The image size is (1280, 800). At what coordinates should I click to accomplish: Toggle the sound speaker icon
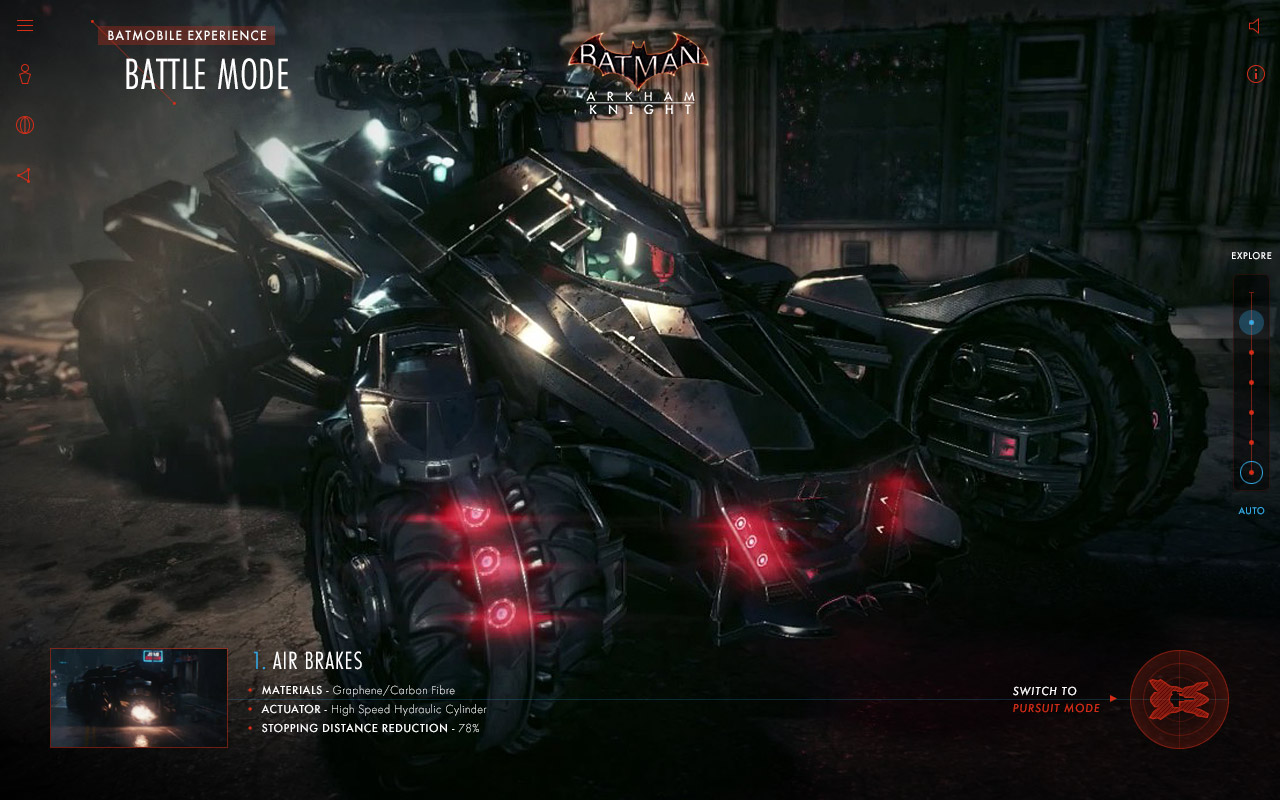coord(1255,26)
